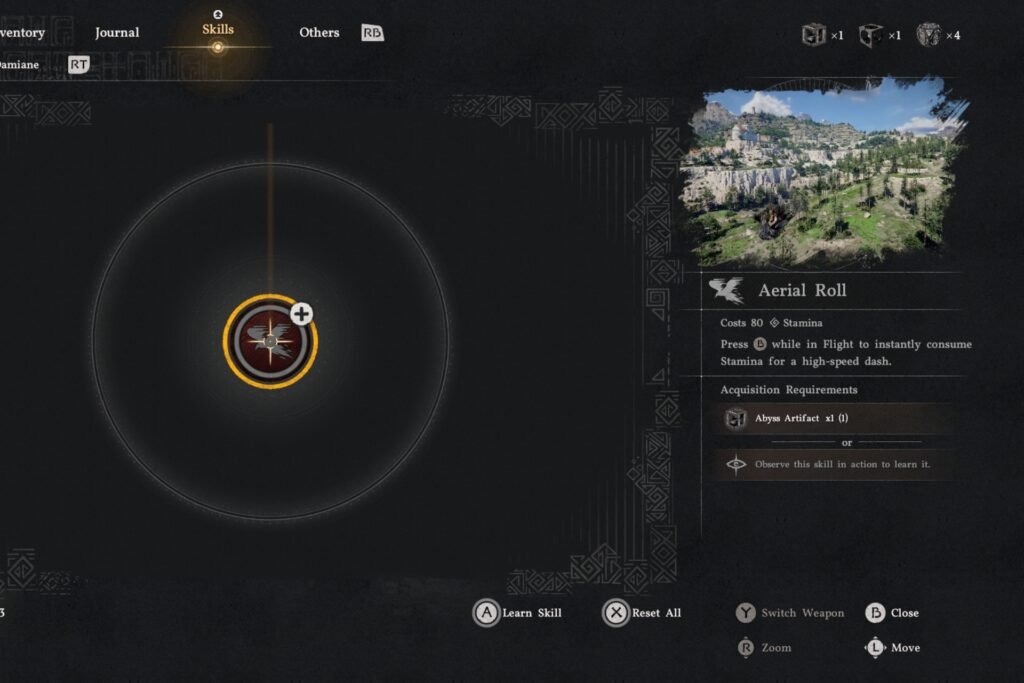The image size is (1024, 683).
Task: View the Aerial Roll preview thumbnail
Action: click(x=821, y=176)
